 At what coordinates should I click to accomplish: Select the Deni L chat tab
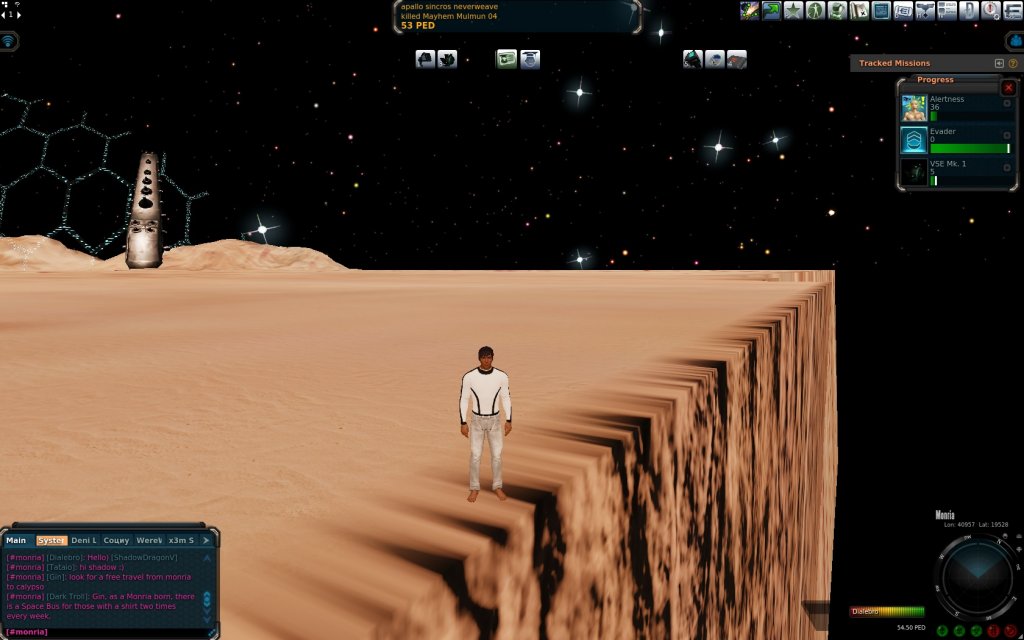click(x=84, y=540)
